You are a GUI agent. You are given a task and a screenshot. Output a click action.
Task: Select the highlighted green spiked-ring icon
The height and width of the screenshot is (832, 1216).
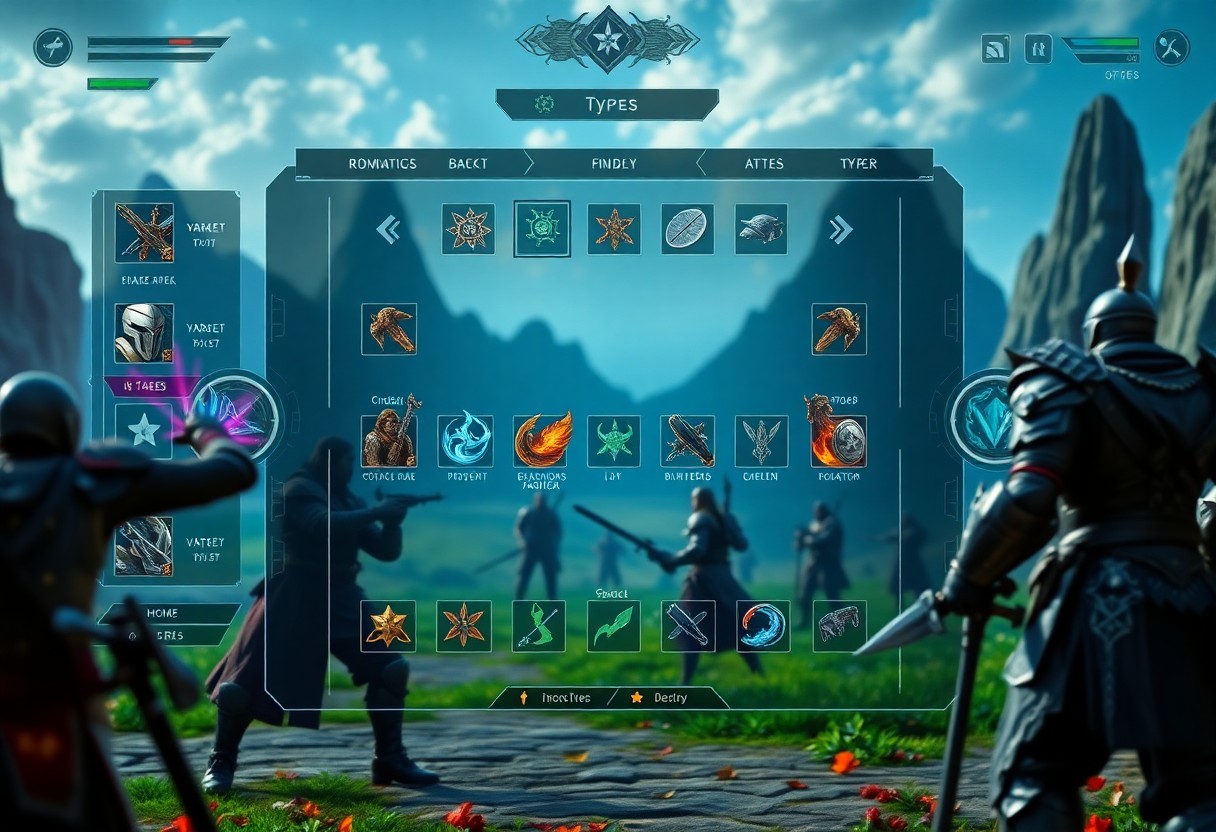(x=542, y=229)
